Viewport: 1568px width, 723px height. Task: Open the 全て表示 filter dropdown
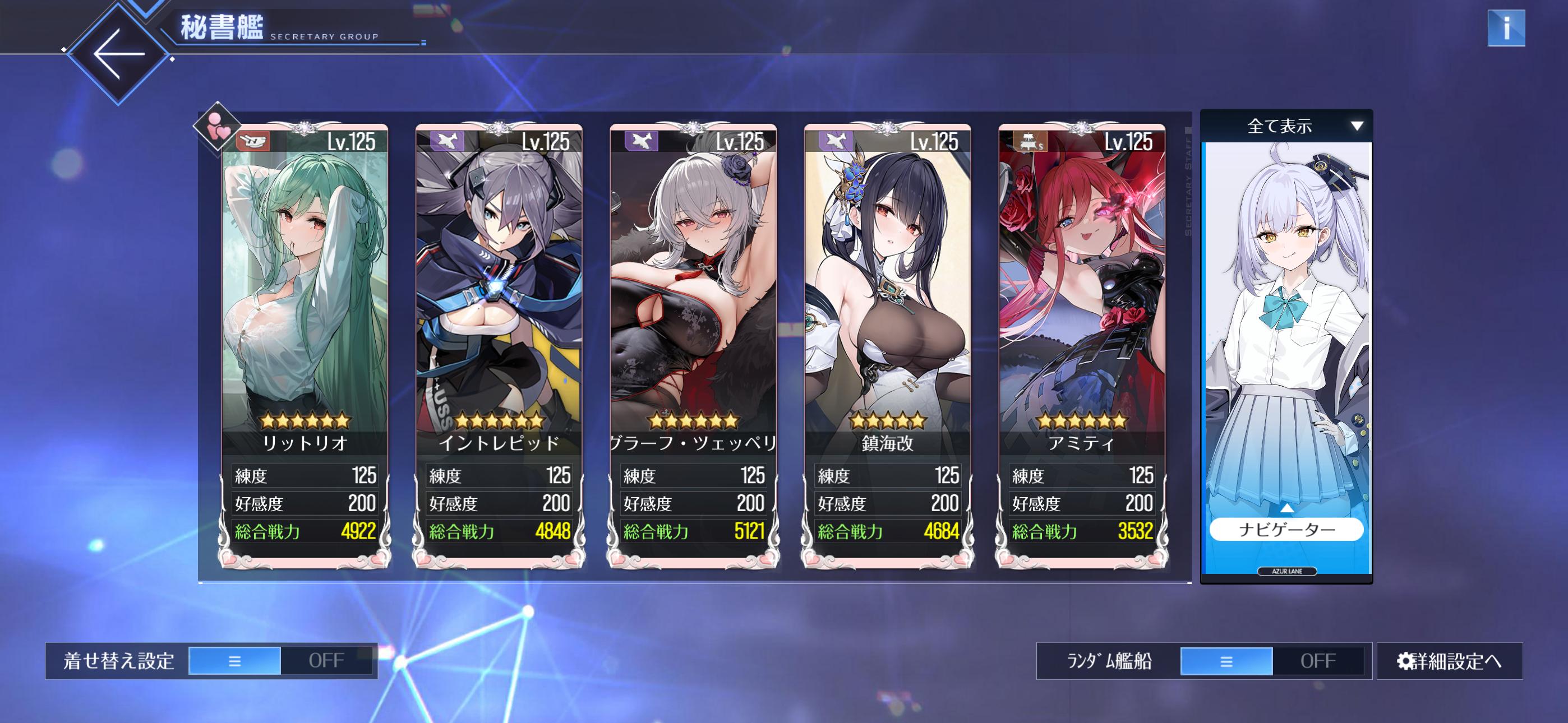1285,127
